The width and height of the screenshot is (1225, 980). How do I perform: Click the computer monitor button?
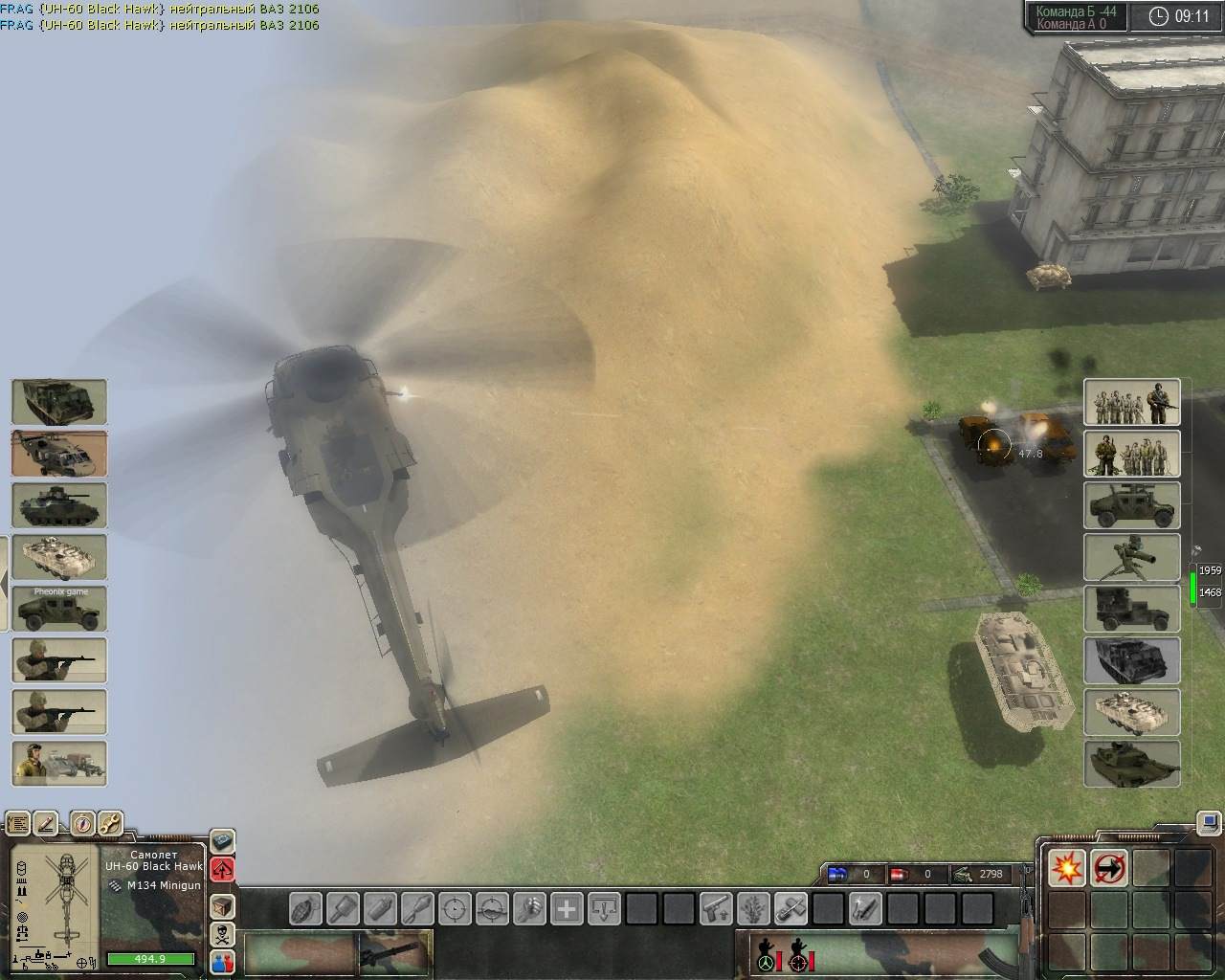point(1210,822)
